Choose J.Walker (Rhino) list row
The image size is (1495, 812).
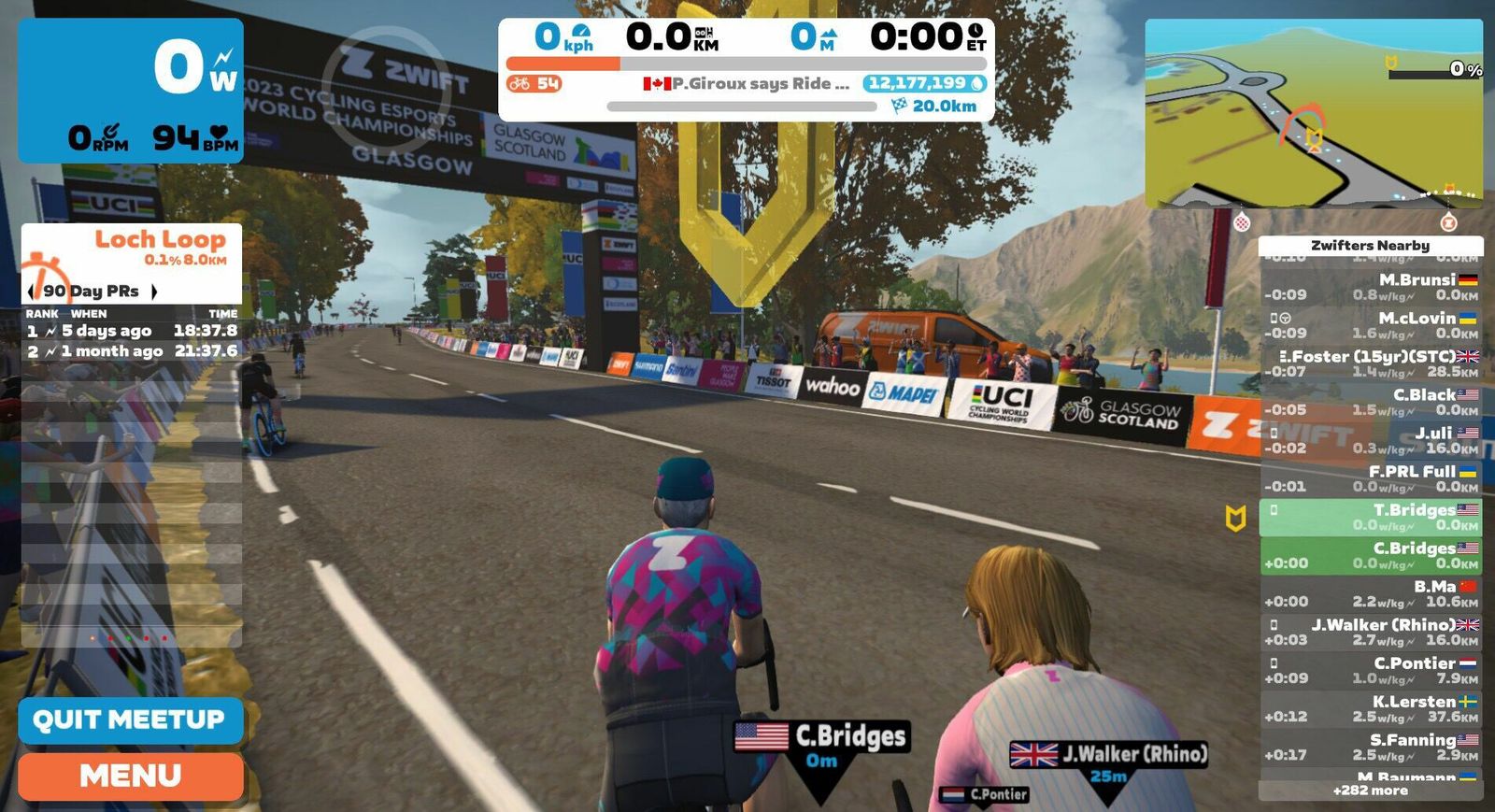click(x=1371, y=632)
